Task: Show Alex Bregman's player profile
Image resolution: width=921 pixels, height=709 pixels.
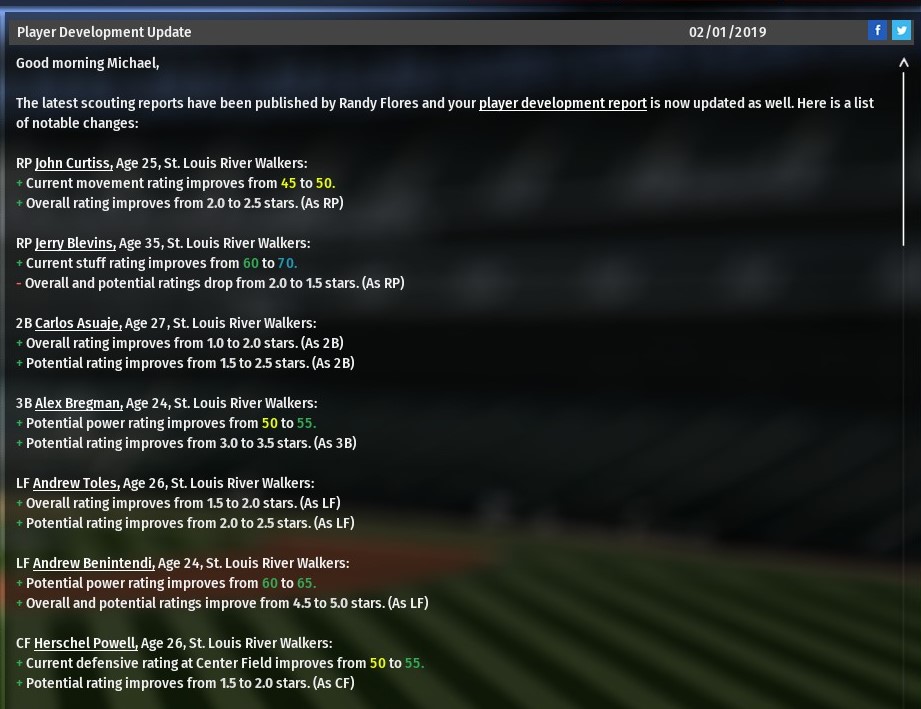Action: click(x=78, y=403)
